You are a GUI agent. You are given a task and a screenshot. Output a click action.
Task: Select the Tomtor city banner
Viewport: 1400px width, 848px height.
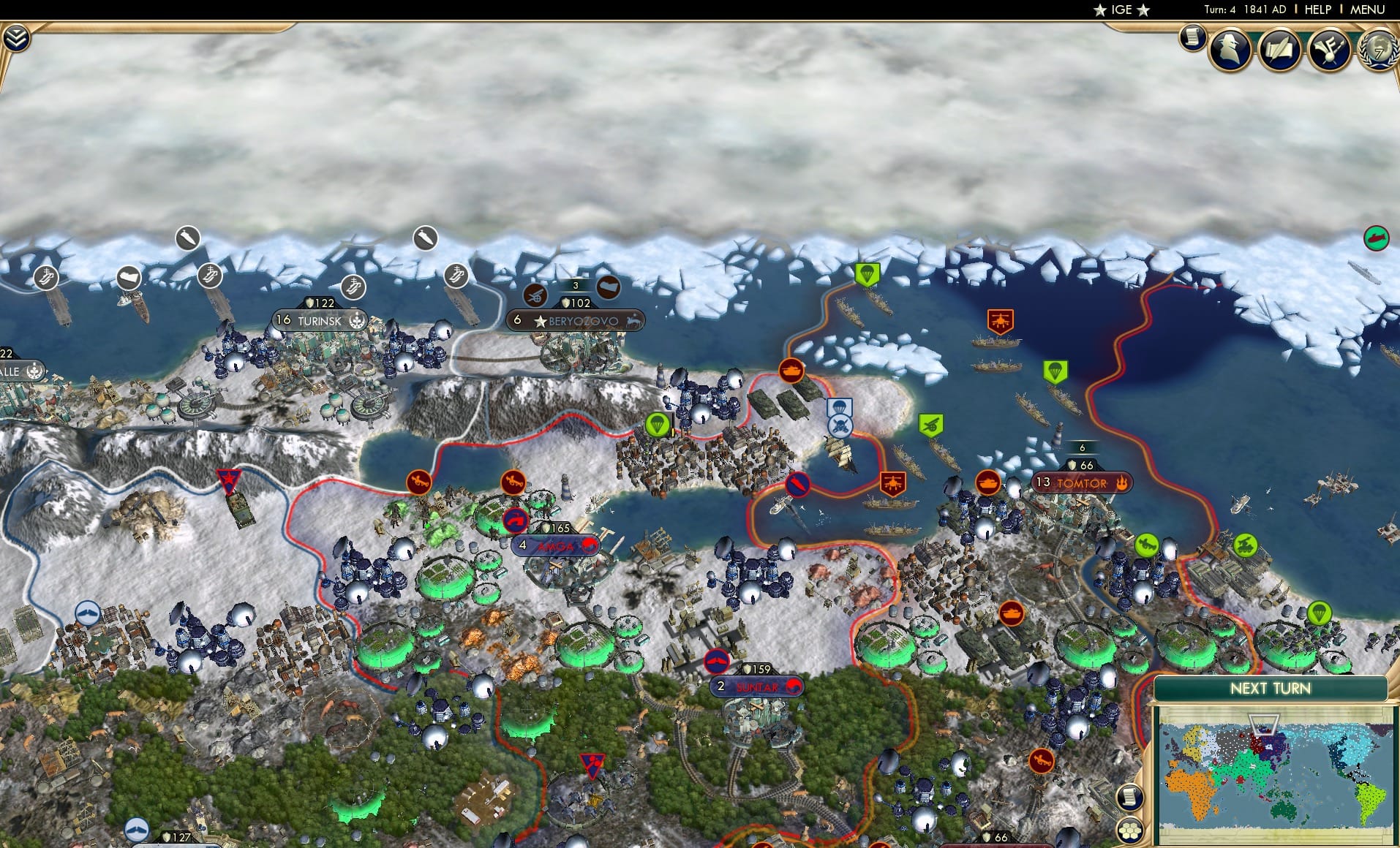point(1081,482)
